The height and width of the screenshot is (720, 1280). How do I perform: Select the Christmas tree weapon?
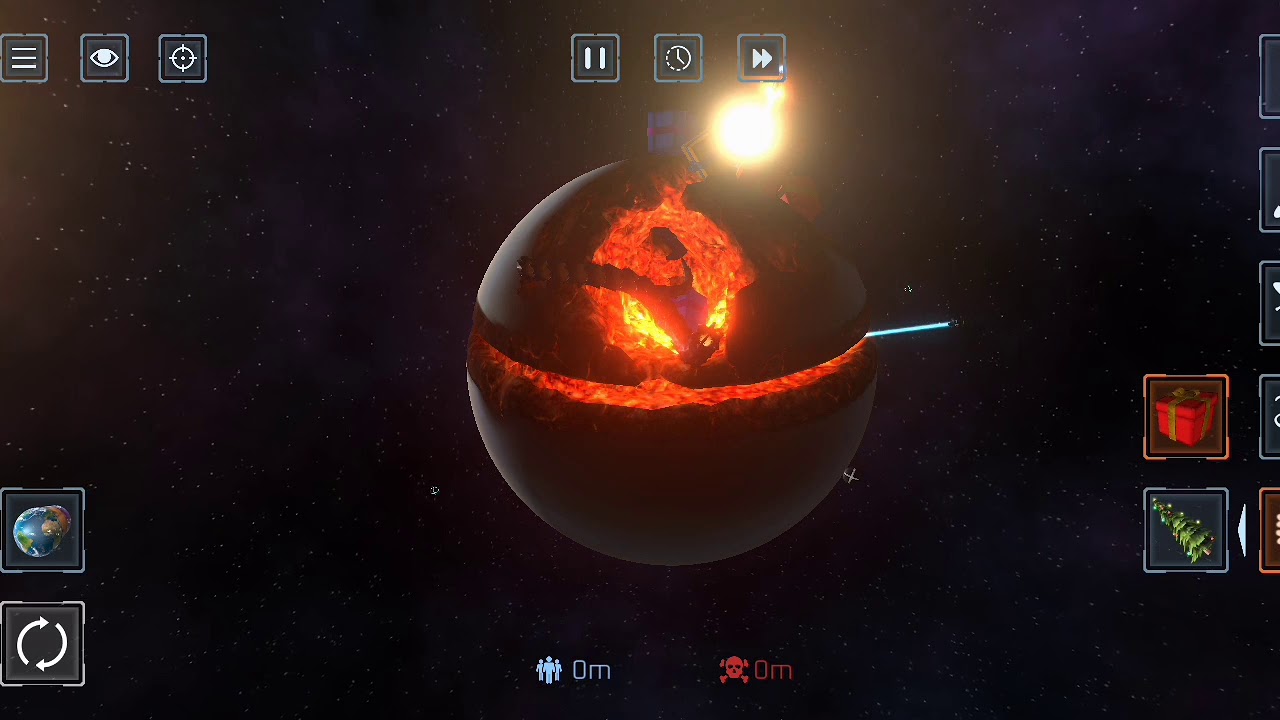click(x=1186, y=531)
